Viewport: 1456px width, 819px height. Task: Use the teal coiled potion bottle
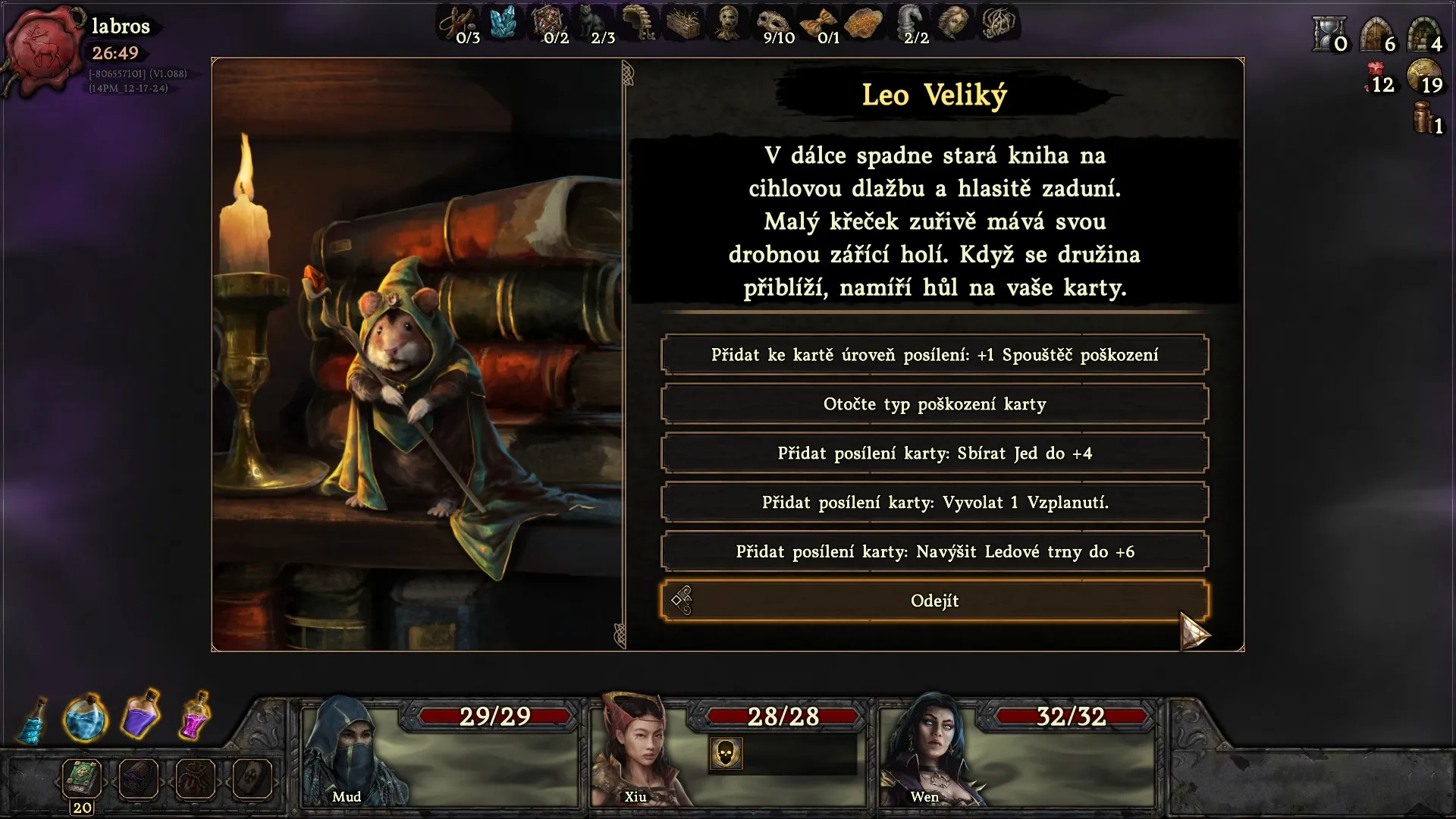(33, 722)
